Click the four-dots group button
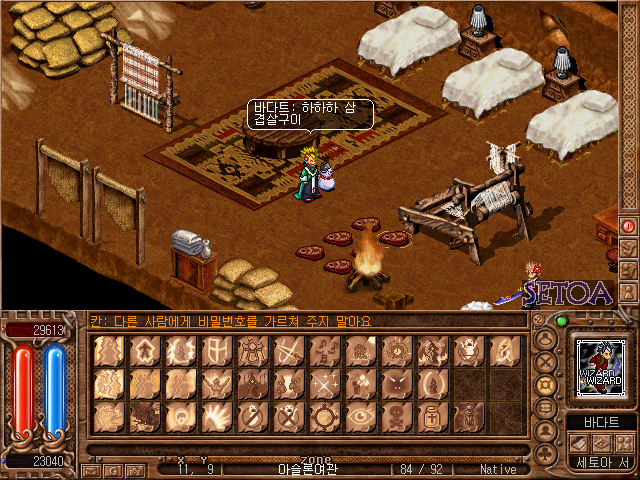This screenshot has height=480, width=640. coord(626,442)
